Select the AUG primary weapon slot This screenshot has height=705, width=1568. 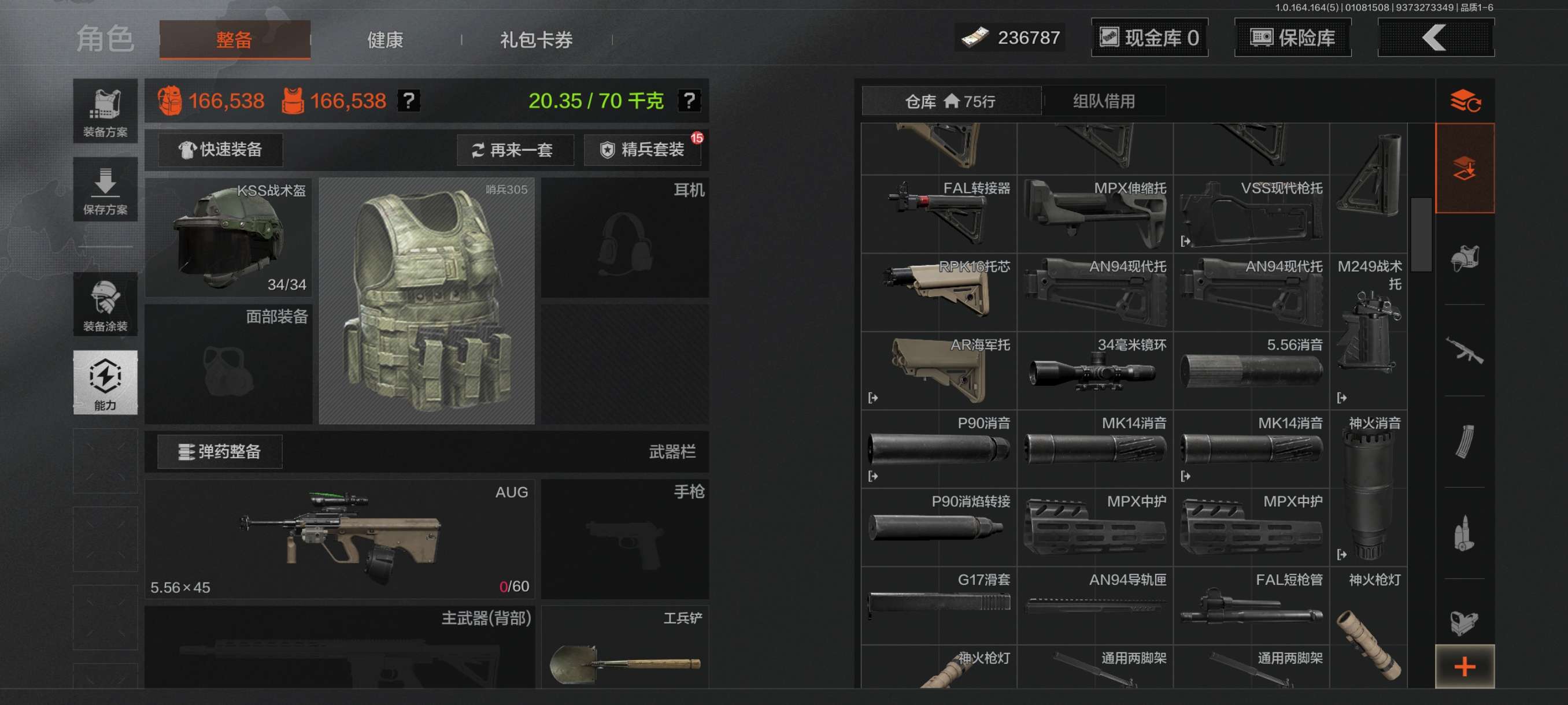coord(339,539)
